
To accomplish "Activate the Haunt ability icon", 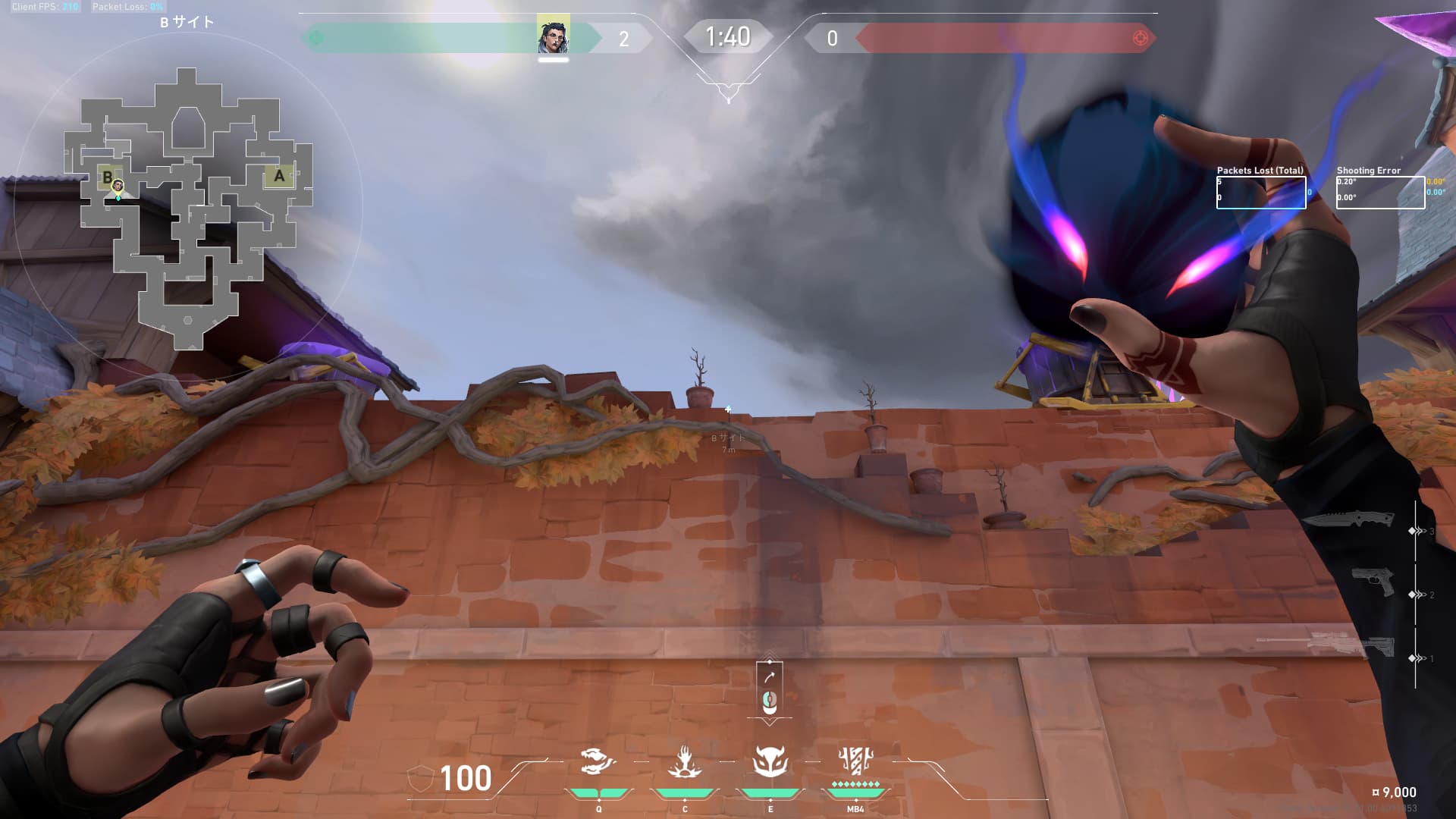I will pos(770,761).
